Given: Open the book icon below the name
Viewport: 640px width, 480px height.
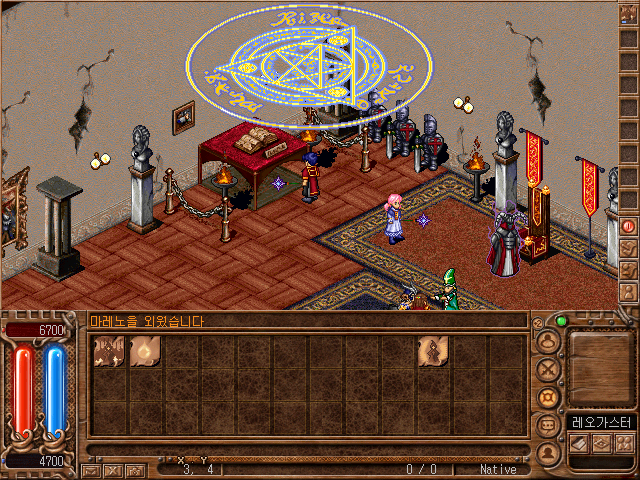Looking at the screenshot, I should [580, 443].
